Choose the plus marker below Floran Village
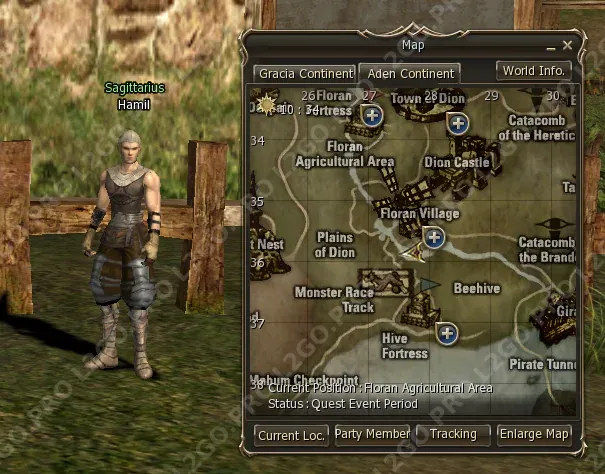Image resolution: width=605 pixels, height=474 pixels. click(433, 237)
